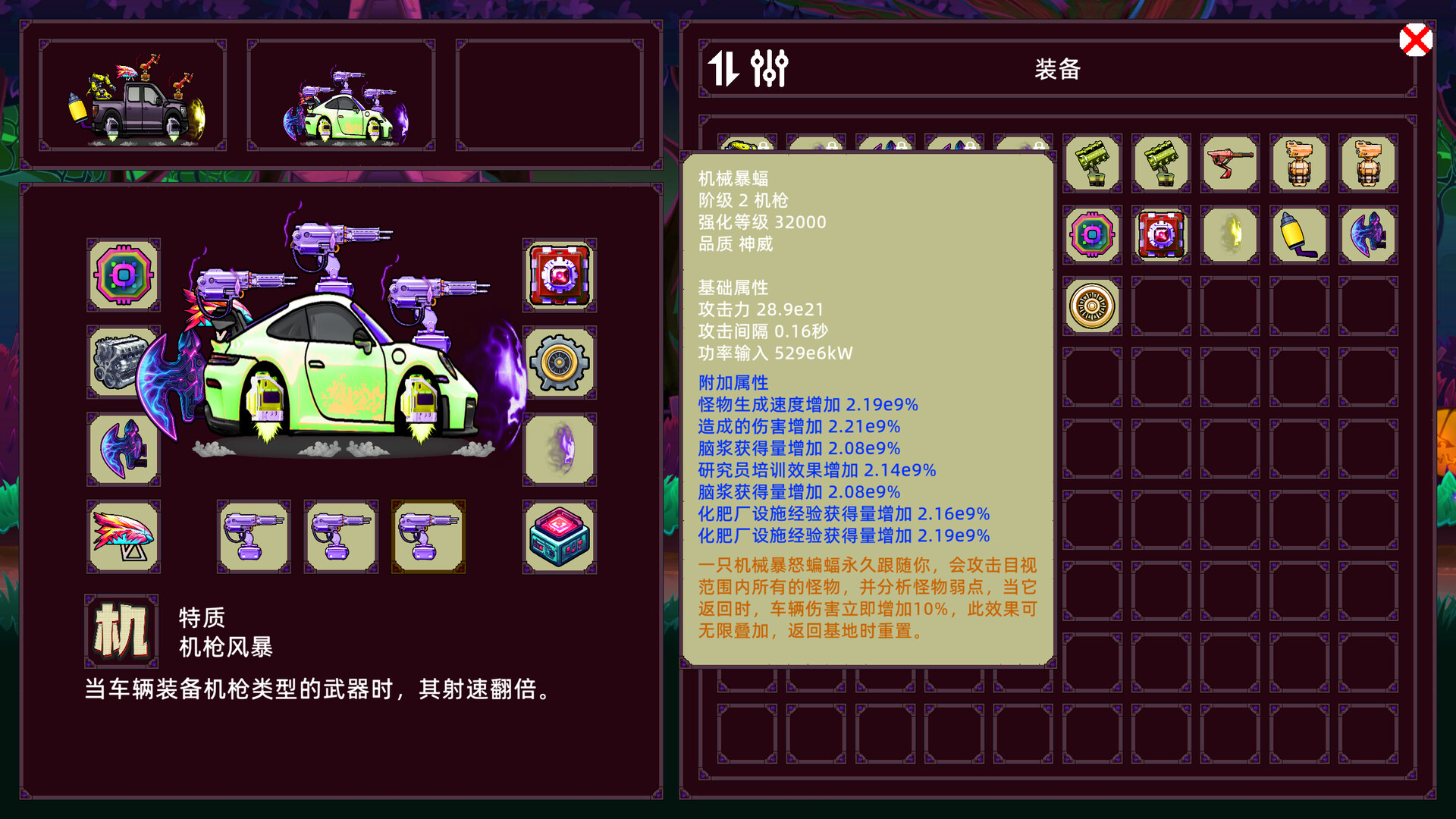Viewport: 1456px width, 819px height.
Task: Select the red pistol in the inventory
Action: pyautogui.click(x=1228, y=163)
